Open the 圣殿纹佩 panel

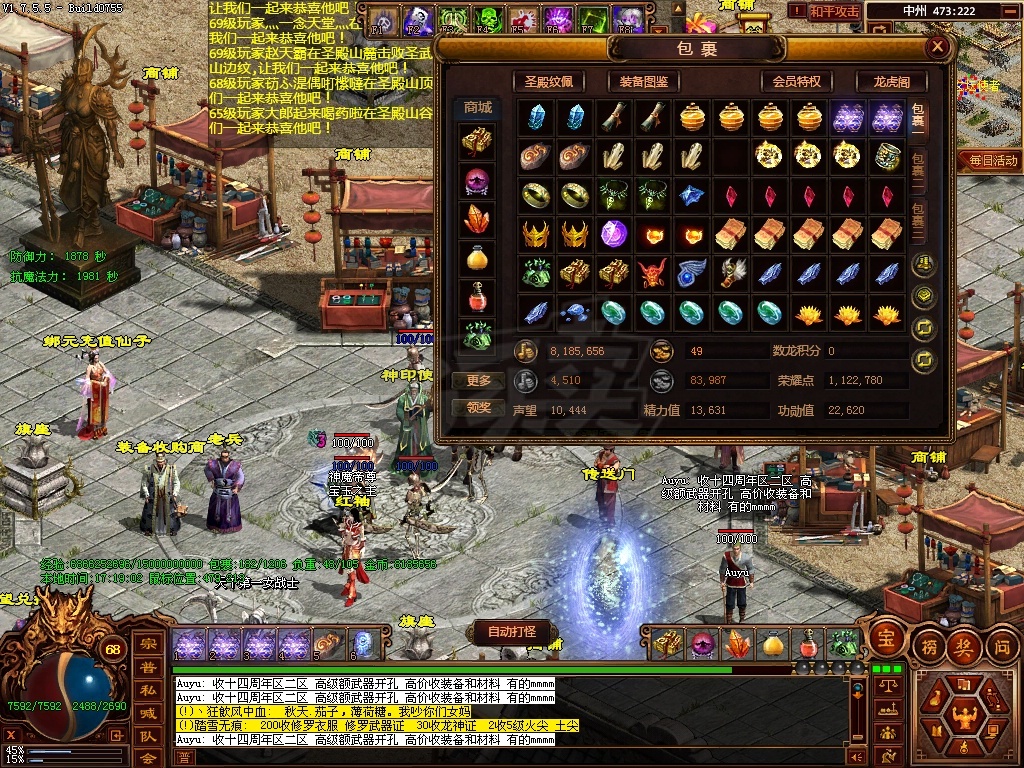(x=549, y=82)
